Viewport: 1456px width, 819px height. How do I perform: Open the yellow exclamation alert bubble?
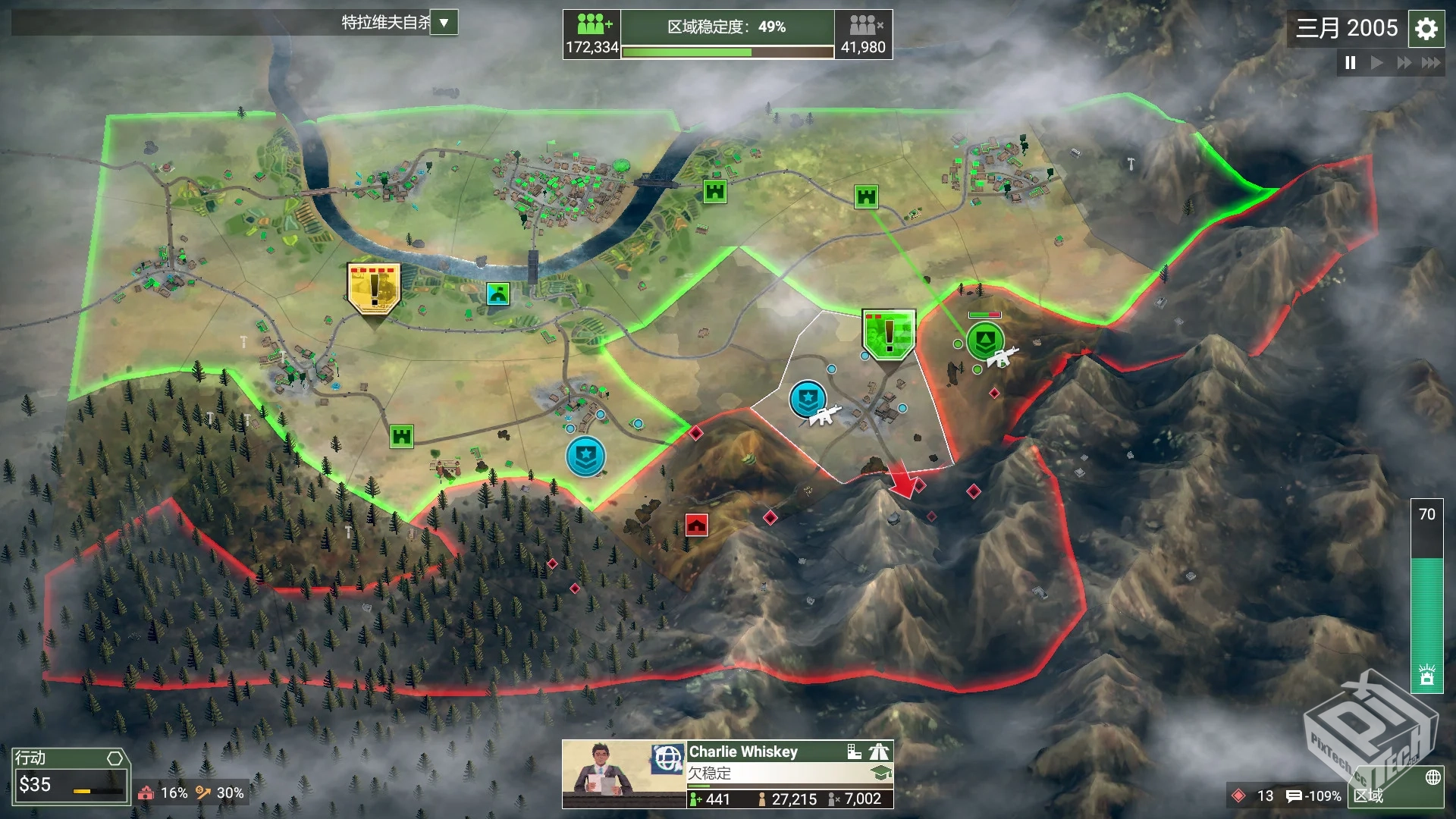tap(373, 287)
